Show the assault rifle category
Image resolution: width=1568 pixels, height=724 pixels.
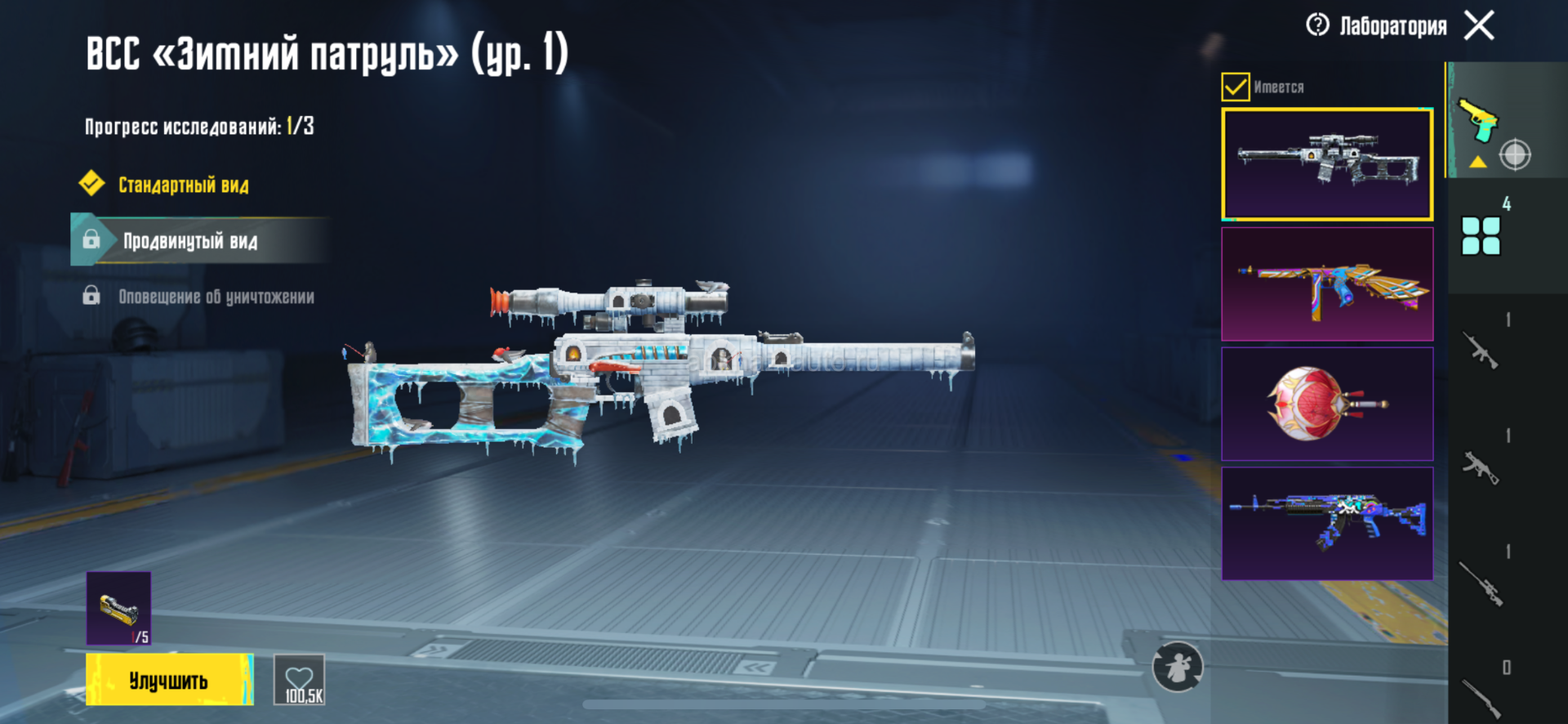(x=1480, y=350)
